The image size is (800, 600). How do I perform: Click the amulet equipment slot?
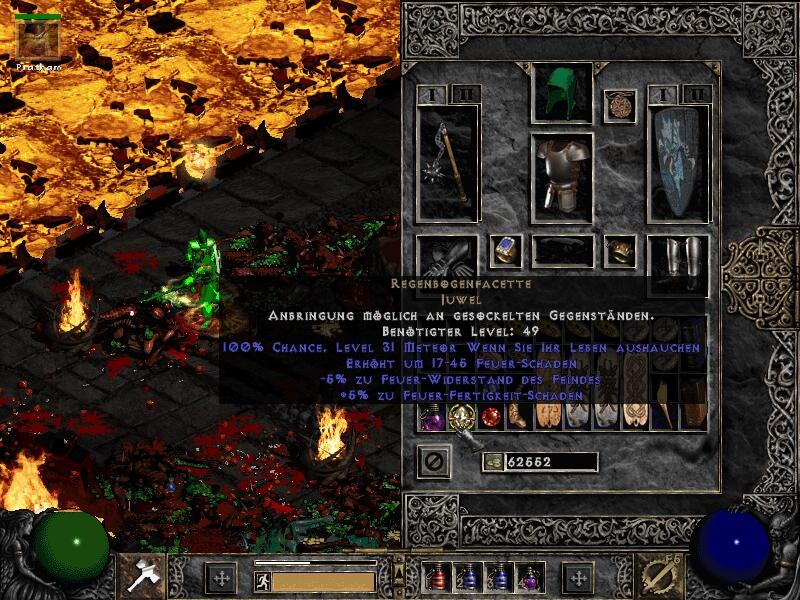pos(620,107)
